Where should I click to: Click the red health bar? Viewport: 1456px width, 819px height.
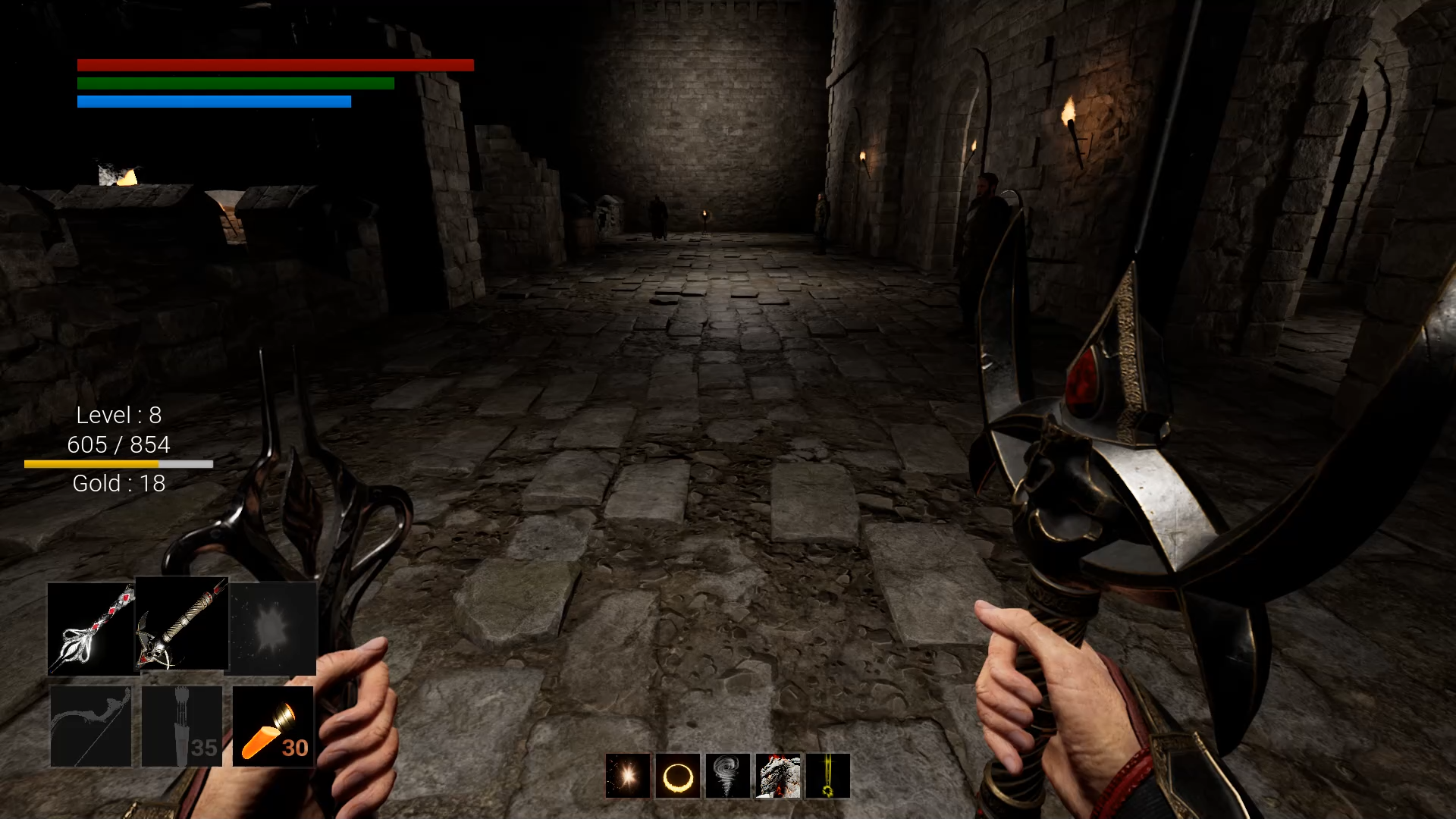[275, 65]
